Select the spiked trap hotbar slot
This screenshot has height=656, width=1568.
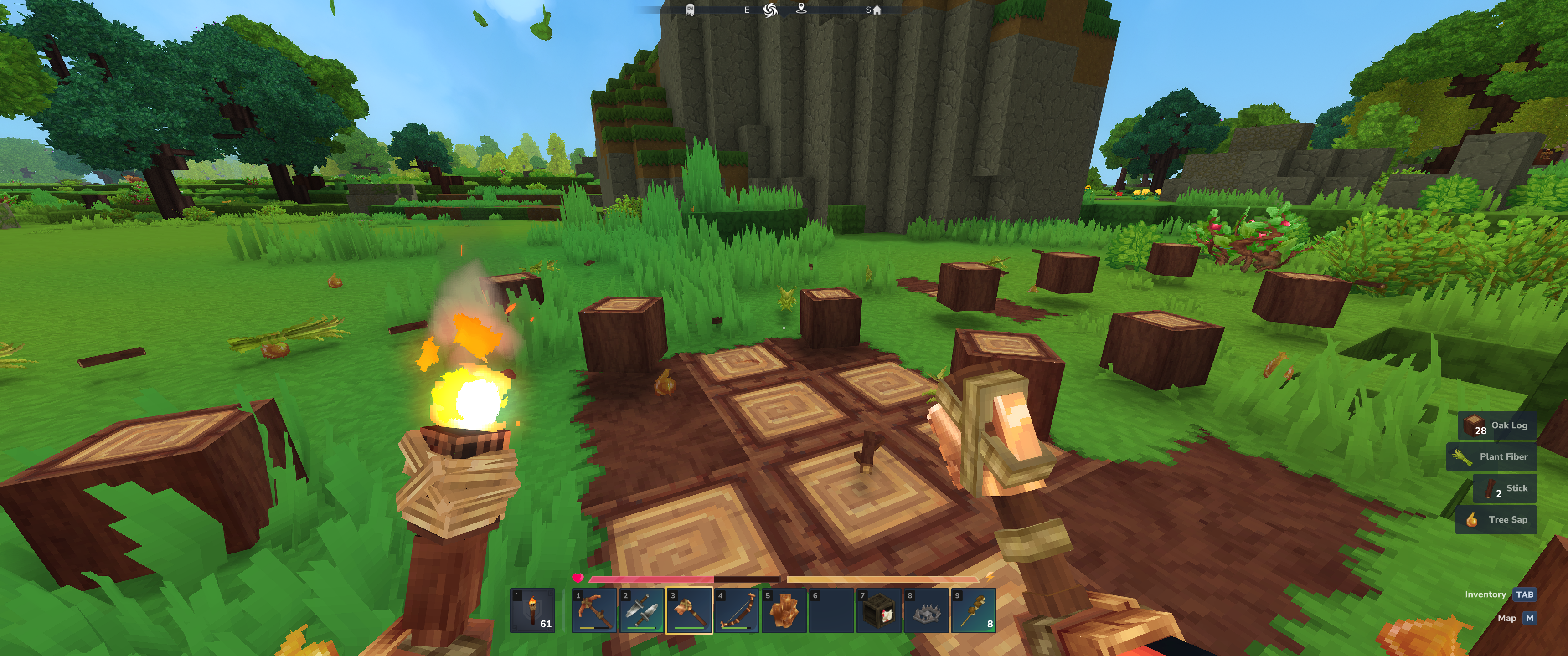pos(926,610)
